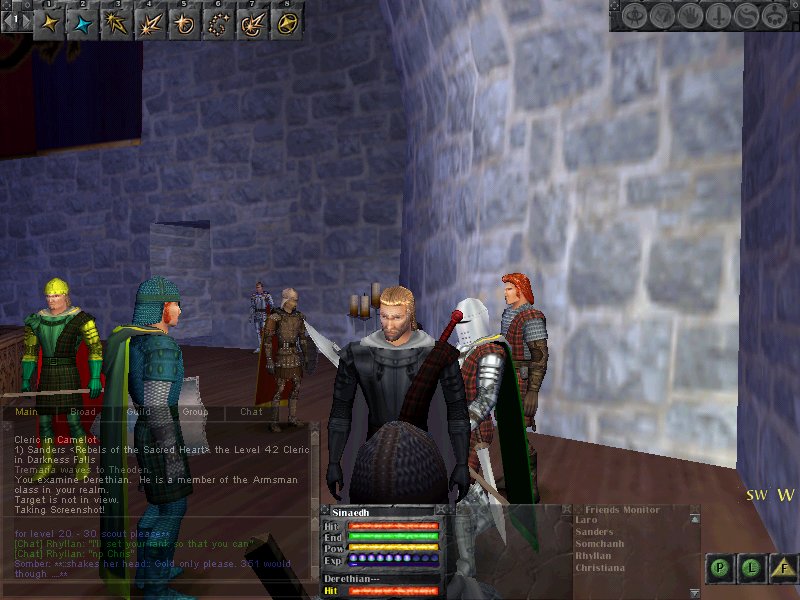The width and height of the screenshot is (800, 600).
Task: Choose Rhyllan from the friends list
Action: tap(595, 556)
